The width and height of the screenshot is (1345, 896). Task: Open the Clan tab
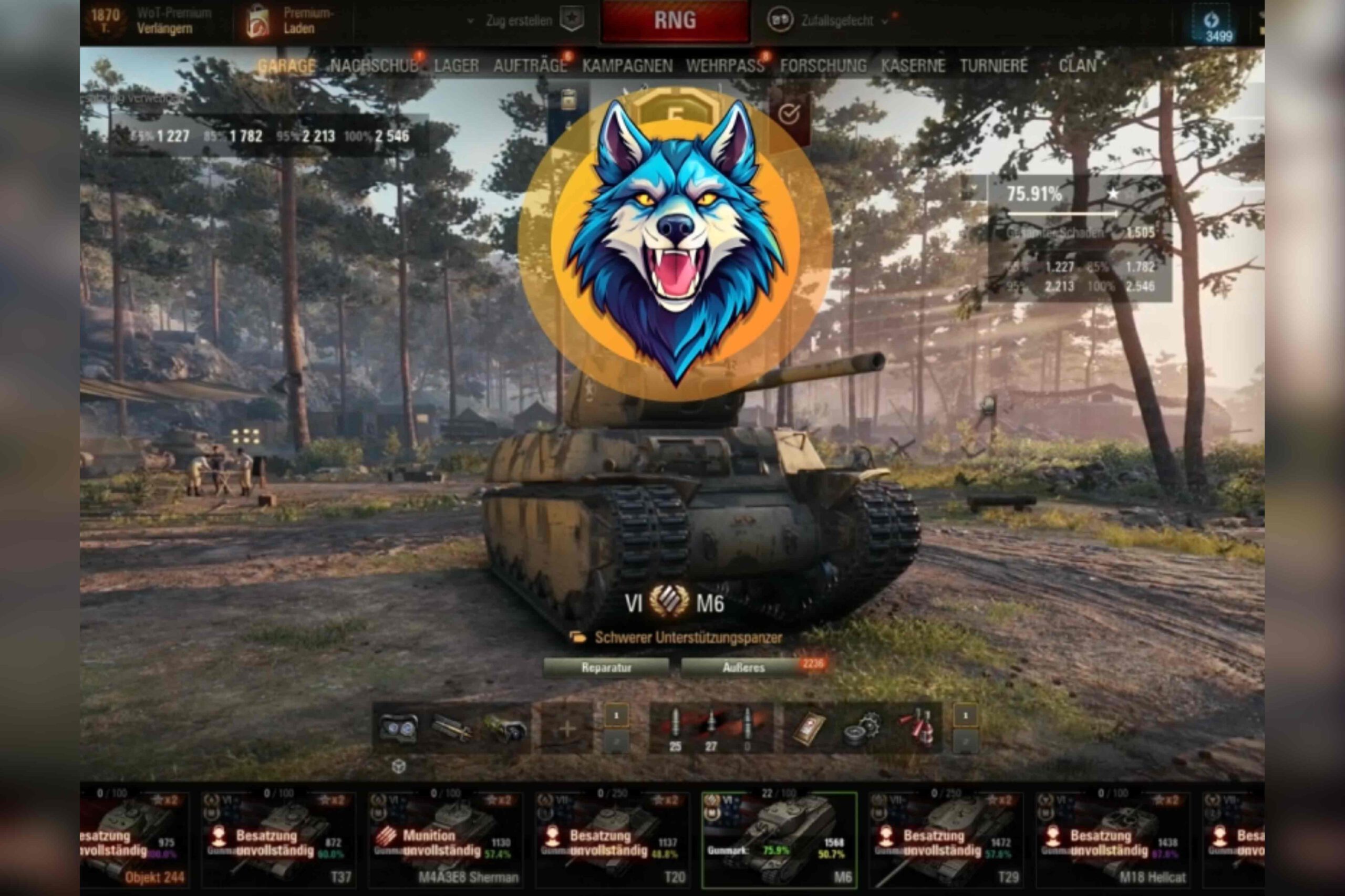point(1077,66)
